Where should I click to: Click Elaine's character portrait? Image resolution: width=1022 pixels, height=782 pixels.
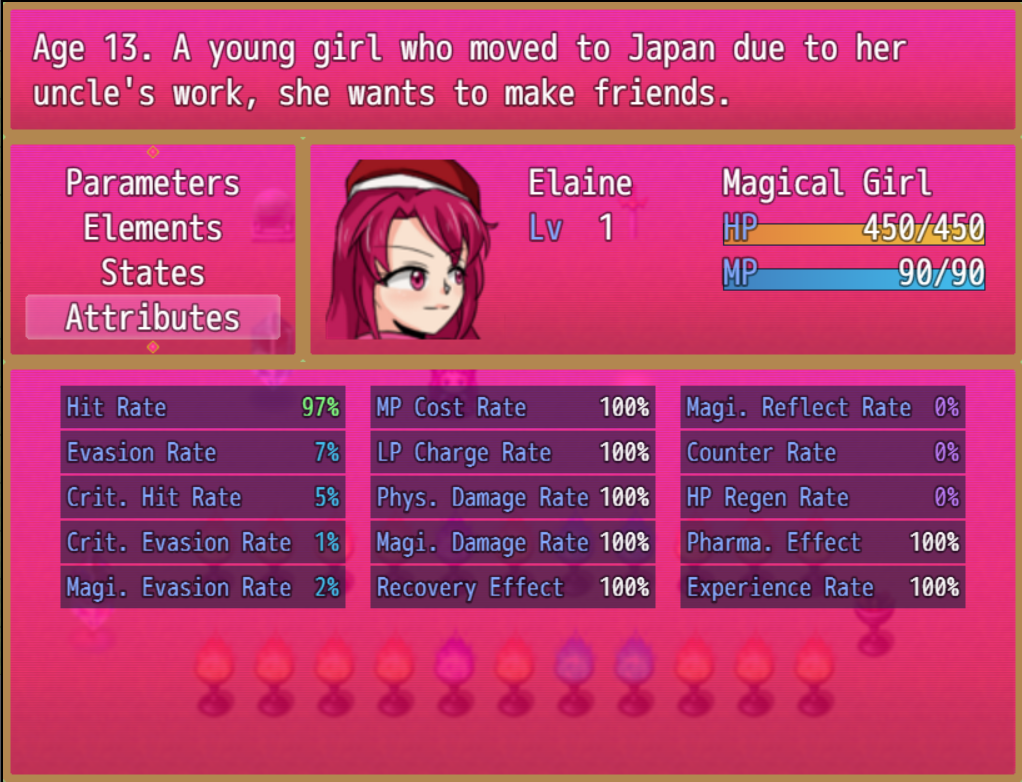point(409,250)
